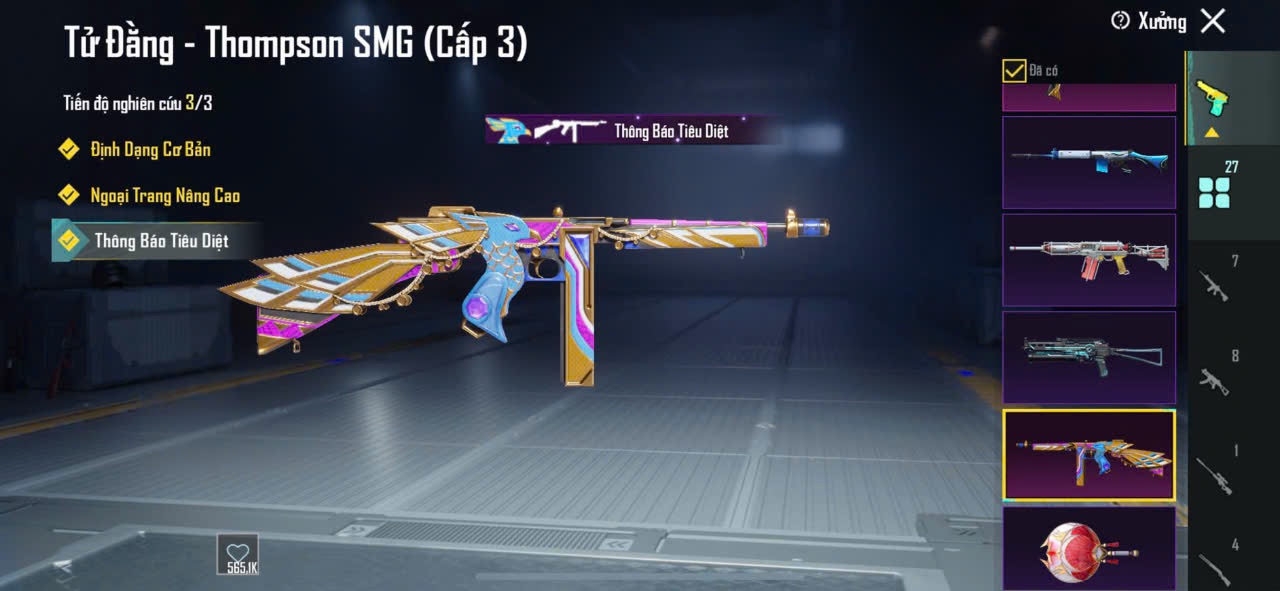
Task: Switch to the assault rifle category with 7
Action: 1214,281
